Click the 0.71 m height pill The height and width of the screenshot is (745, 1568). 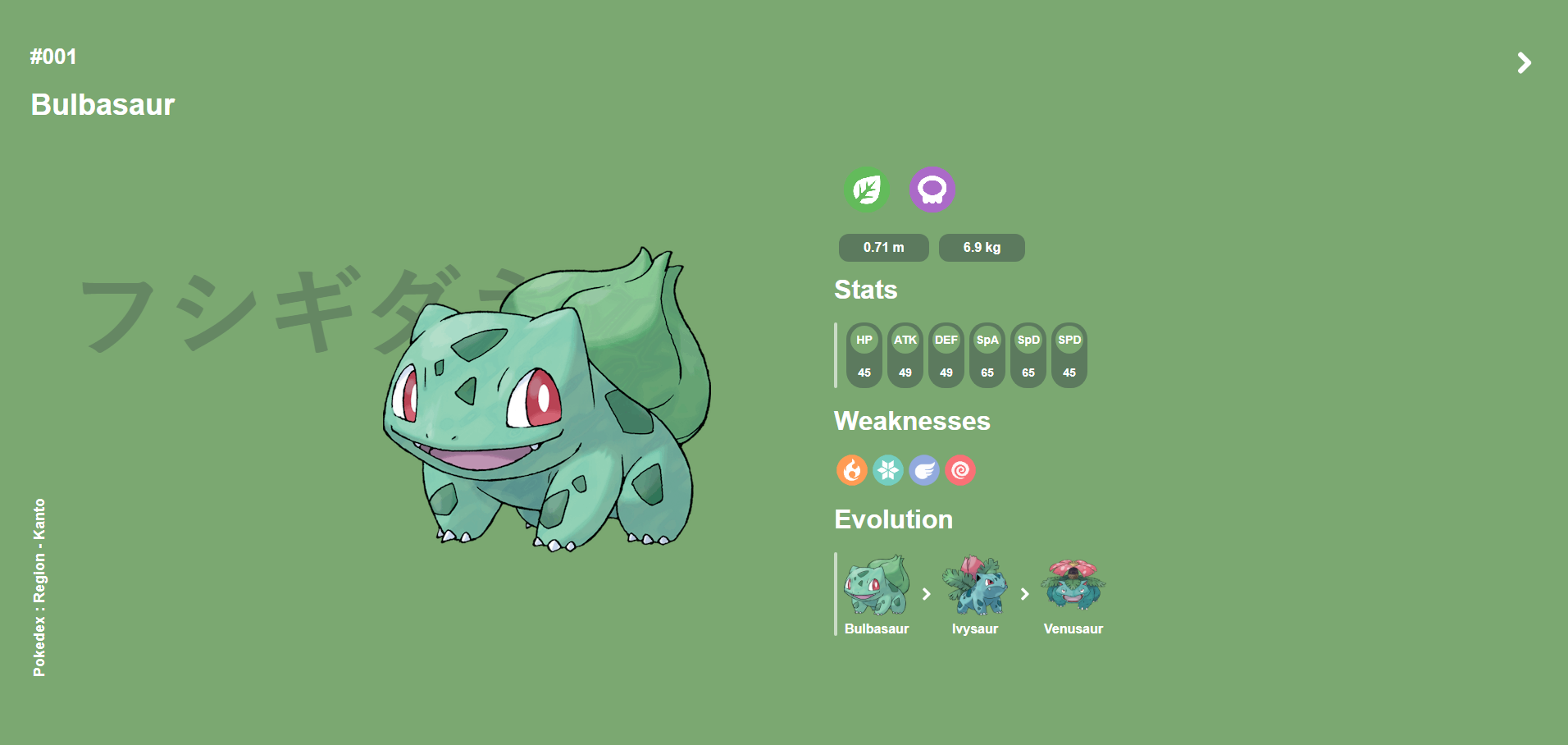pyautogui.click(x=883, y=247)
